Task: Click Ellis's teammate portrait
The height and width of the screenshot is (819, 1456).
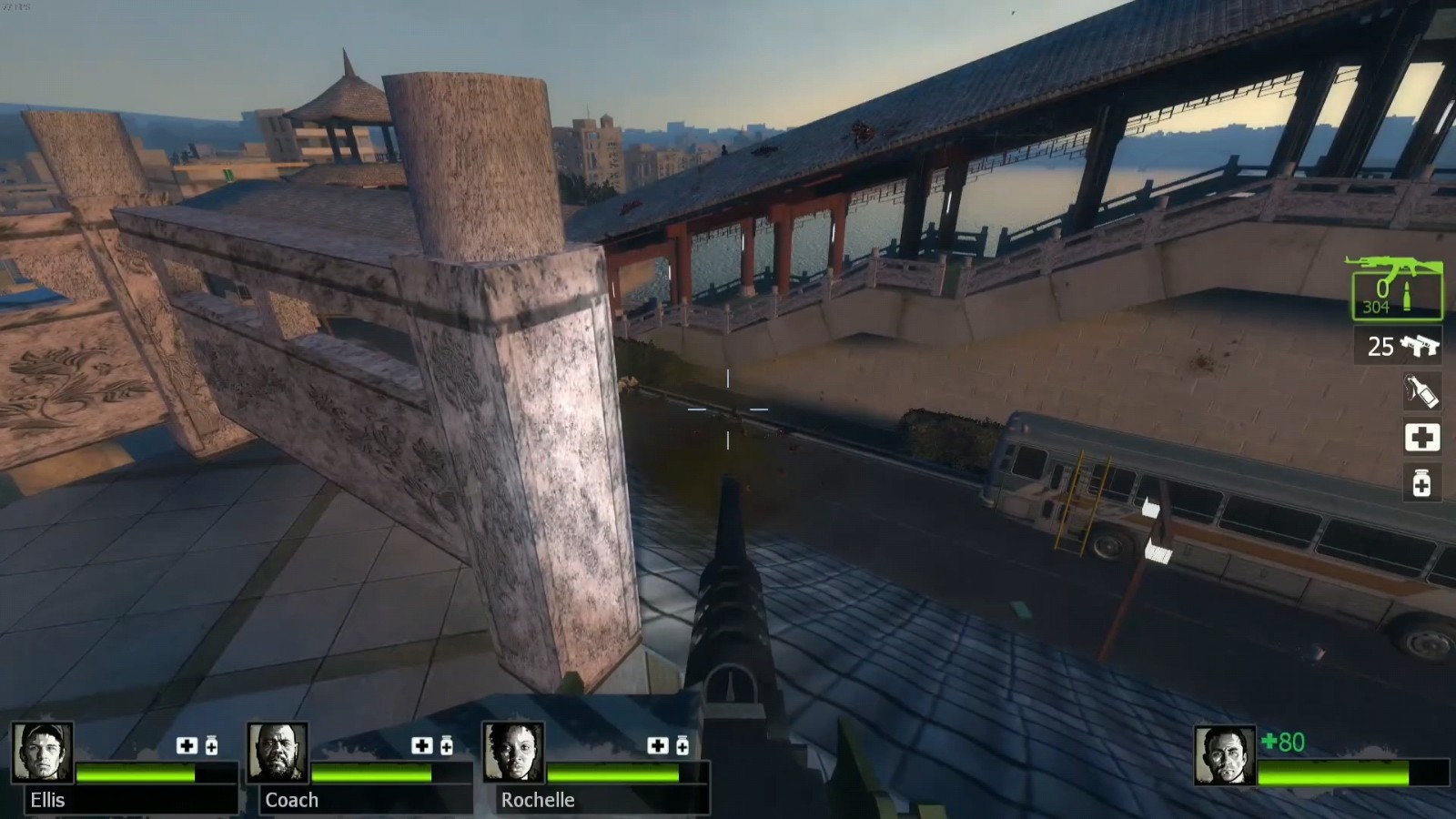Action: point(43,753)
